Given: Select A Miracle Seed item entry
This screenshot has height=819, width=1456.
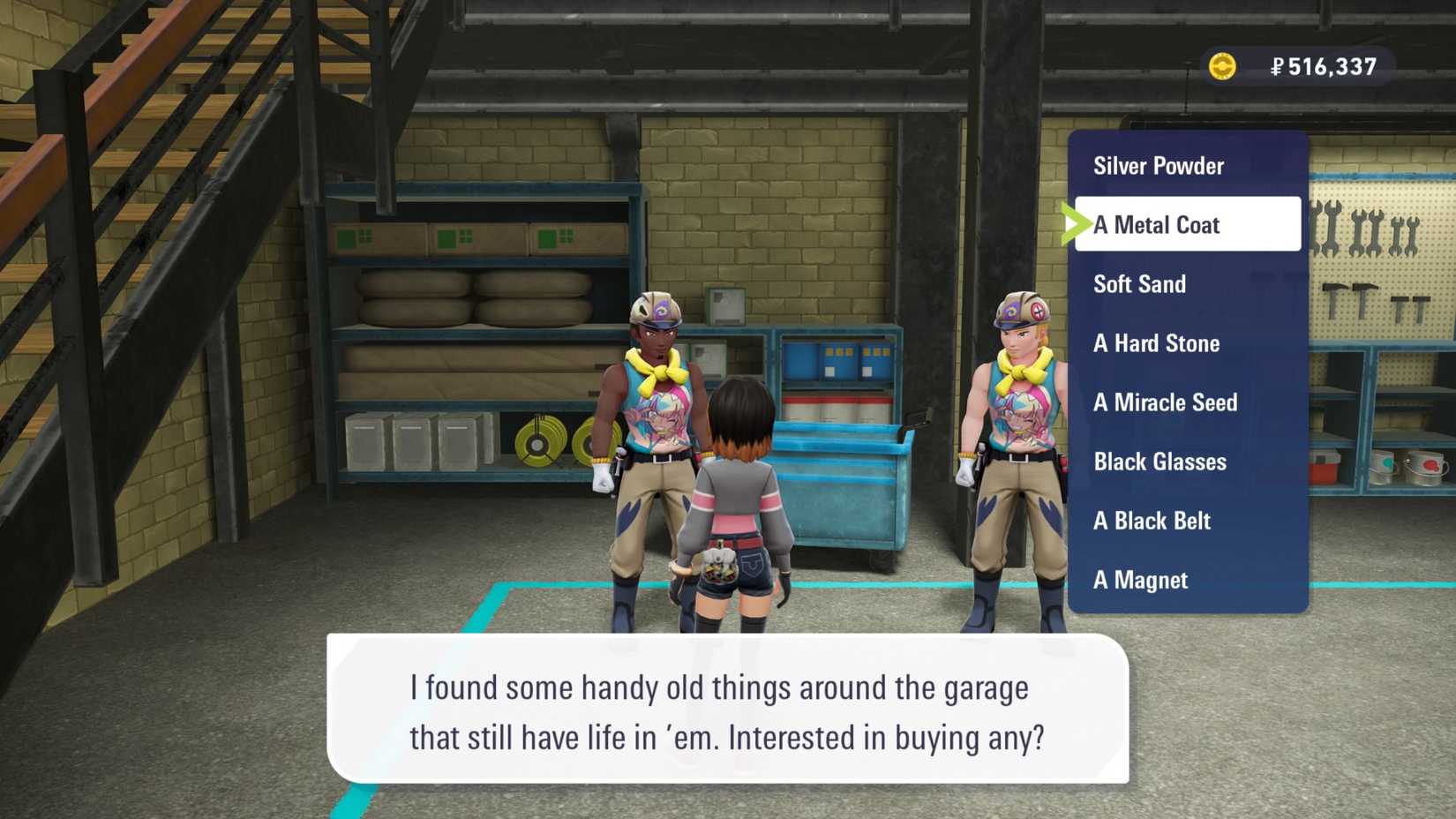Looking at the screenshot, I should click(x=1165, y=402).
